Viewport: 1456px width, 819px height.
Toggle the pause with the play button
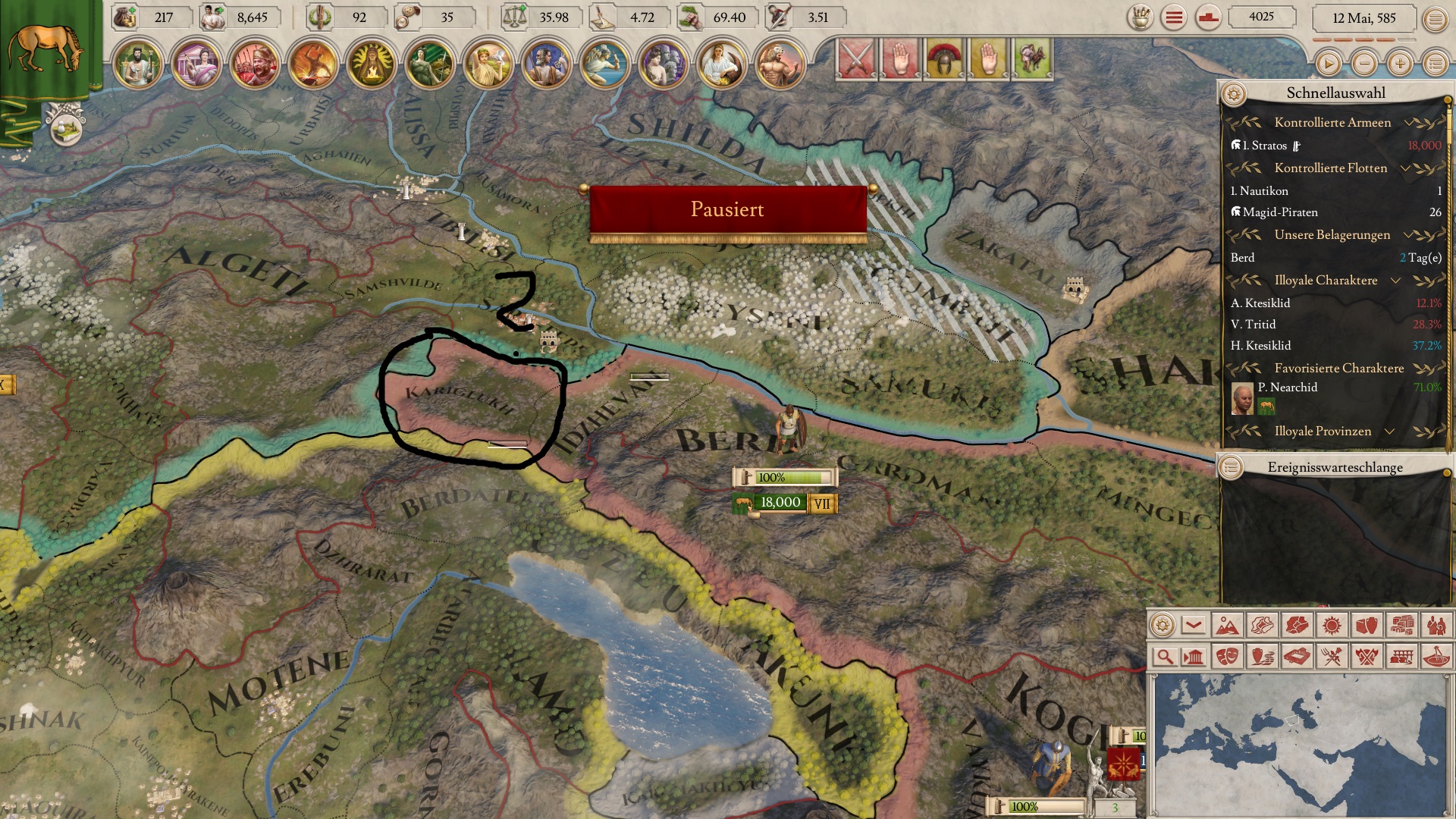(x=1329, y=64)
